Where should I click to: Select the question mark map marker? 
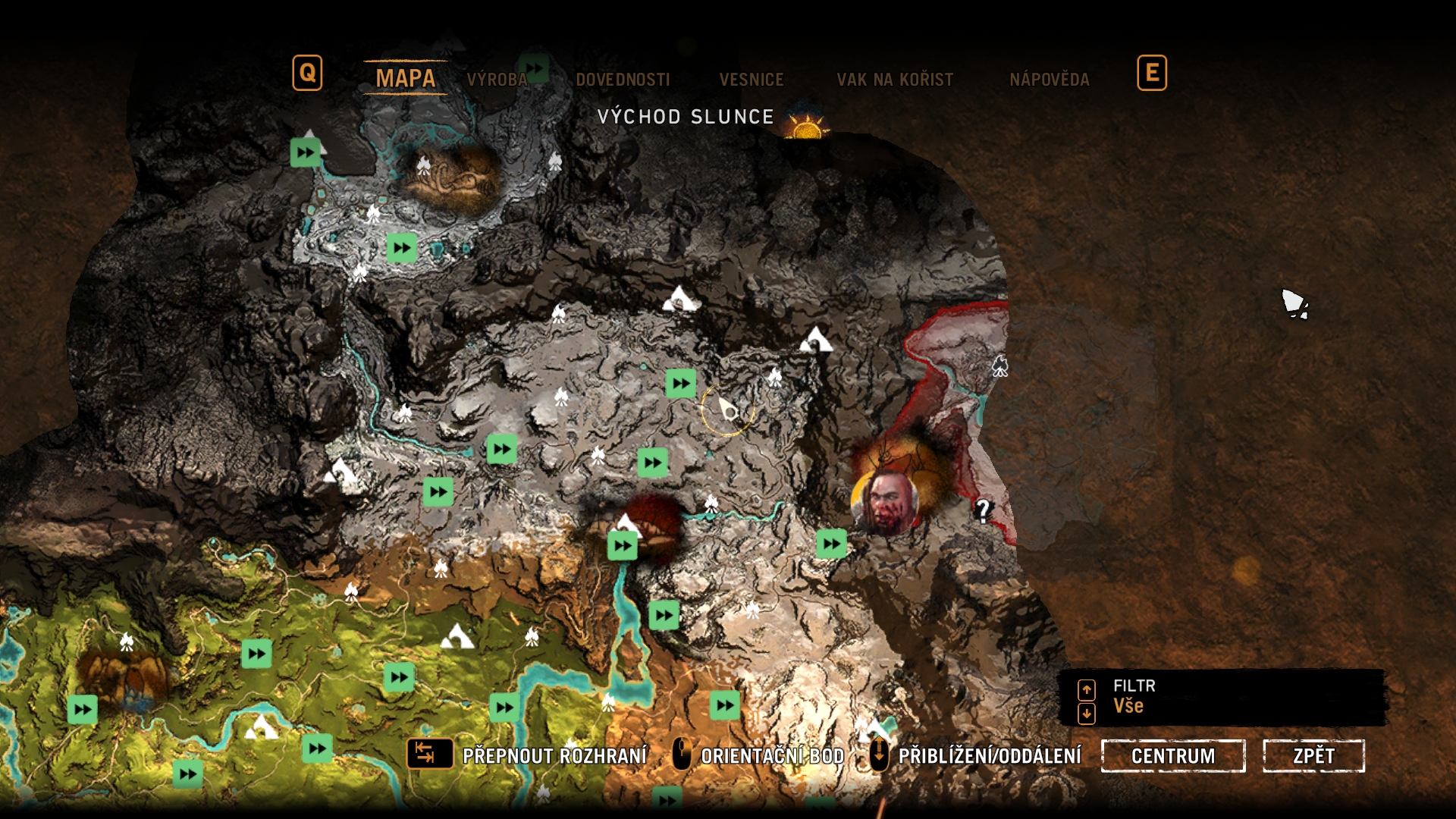pos(983,510)
